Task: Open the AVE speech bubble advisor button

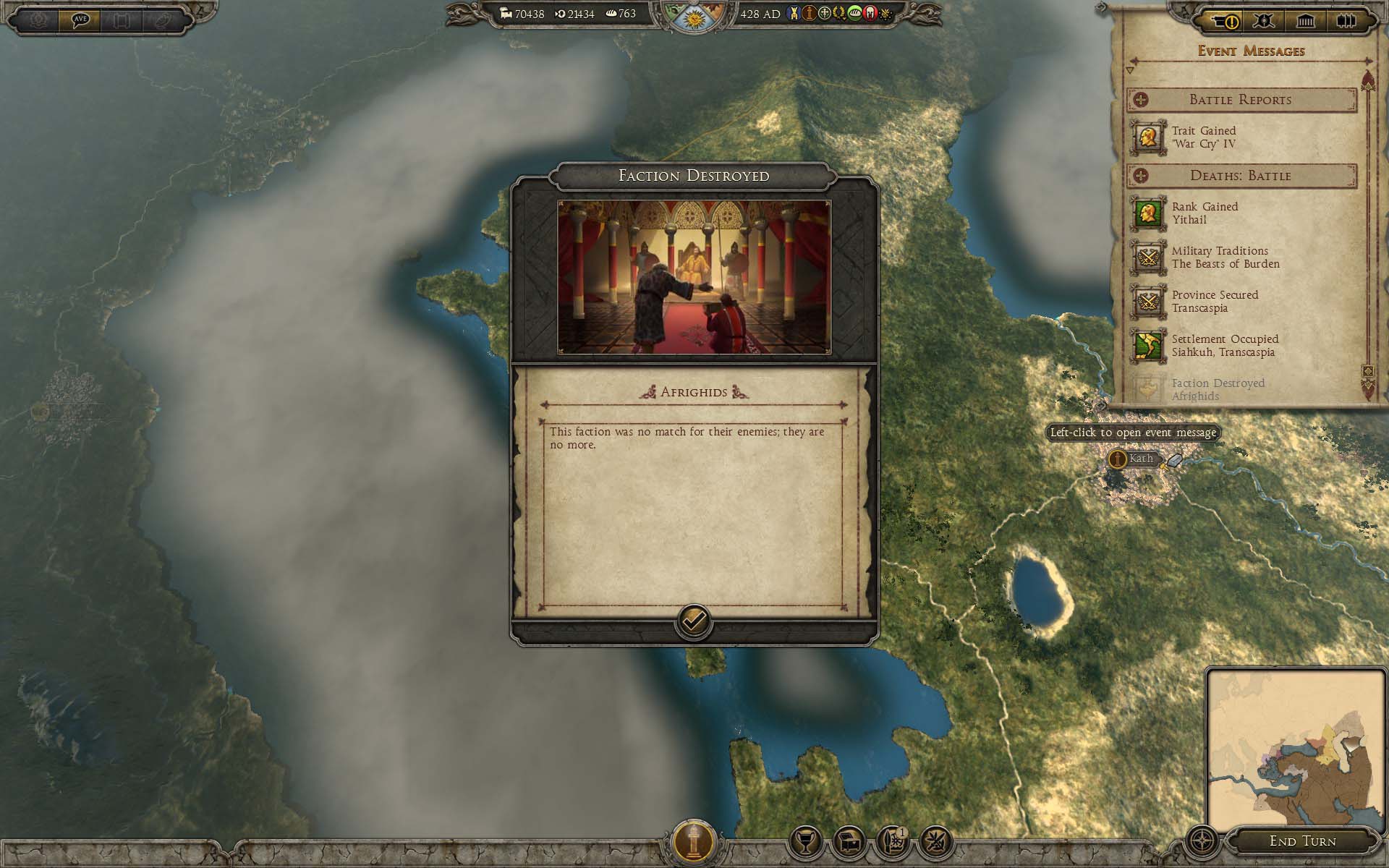Action: 80,20
